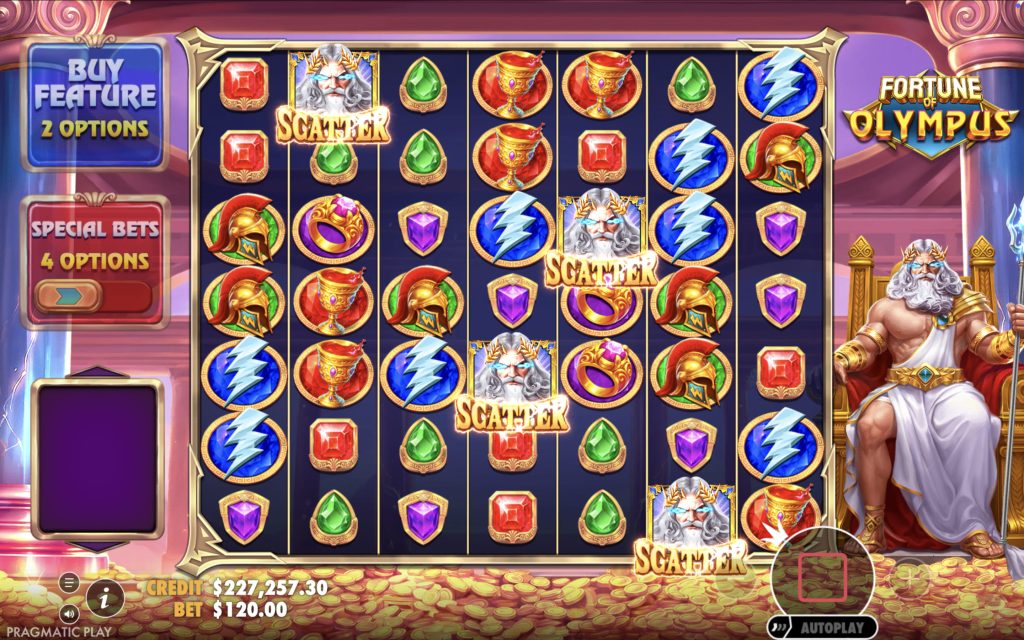The width and height of the screenshot is (1024, 640).
Task: Stop the spin with the red square button
Action: click(822, 577)
